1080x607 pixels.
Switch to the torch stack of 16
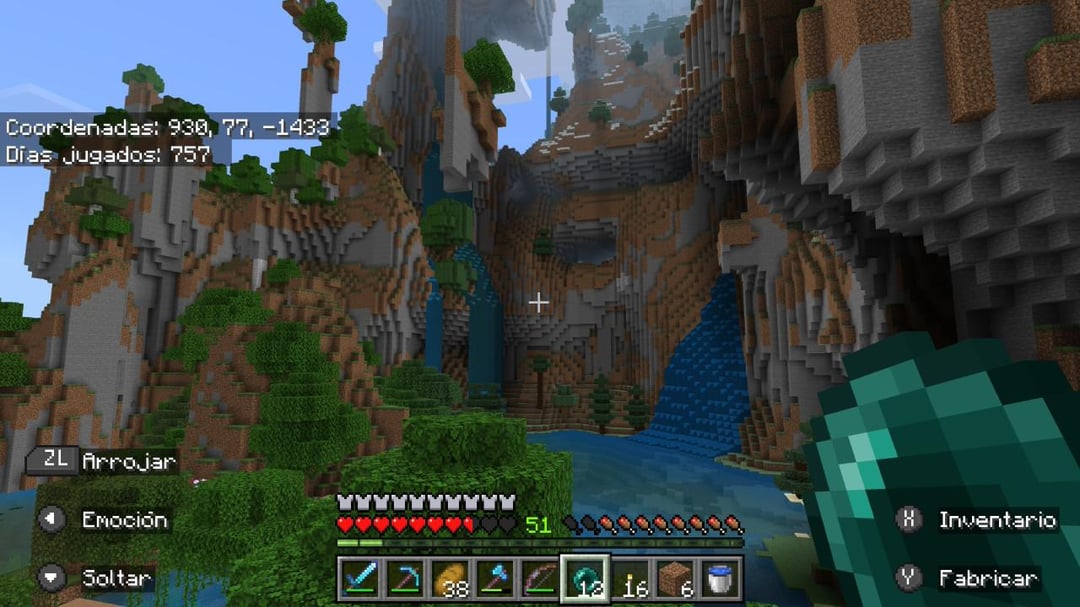[630, 578]
